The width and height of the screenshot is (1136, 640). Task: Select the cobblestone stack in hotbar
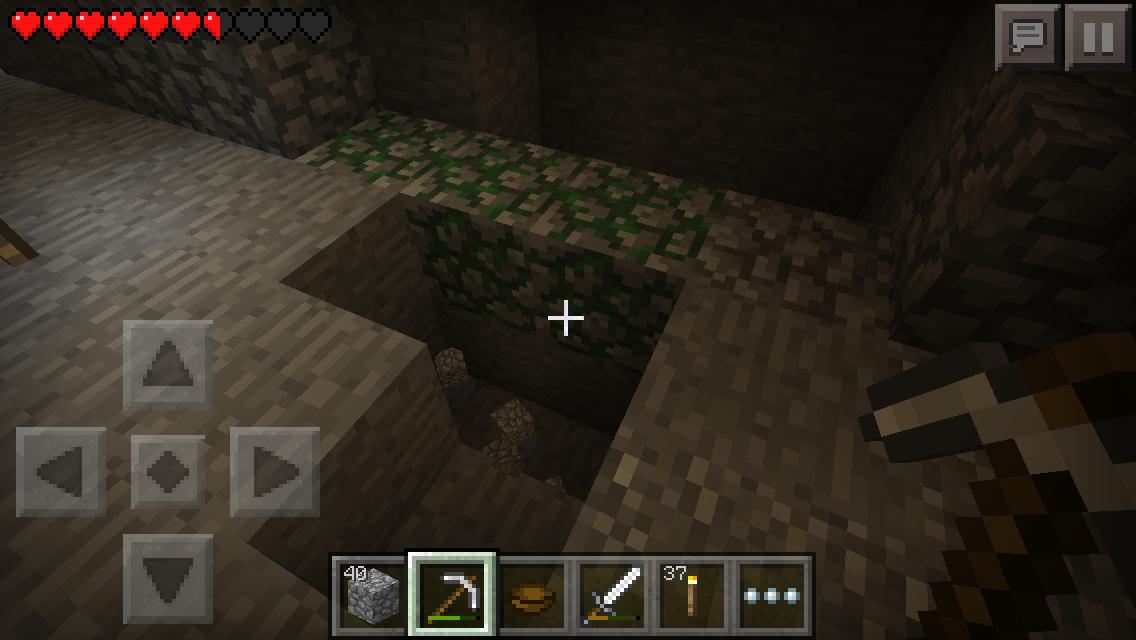tap(371, 596)
